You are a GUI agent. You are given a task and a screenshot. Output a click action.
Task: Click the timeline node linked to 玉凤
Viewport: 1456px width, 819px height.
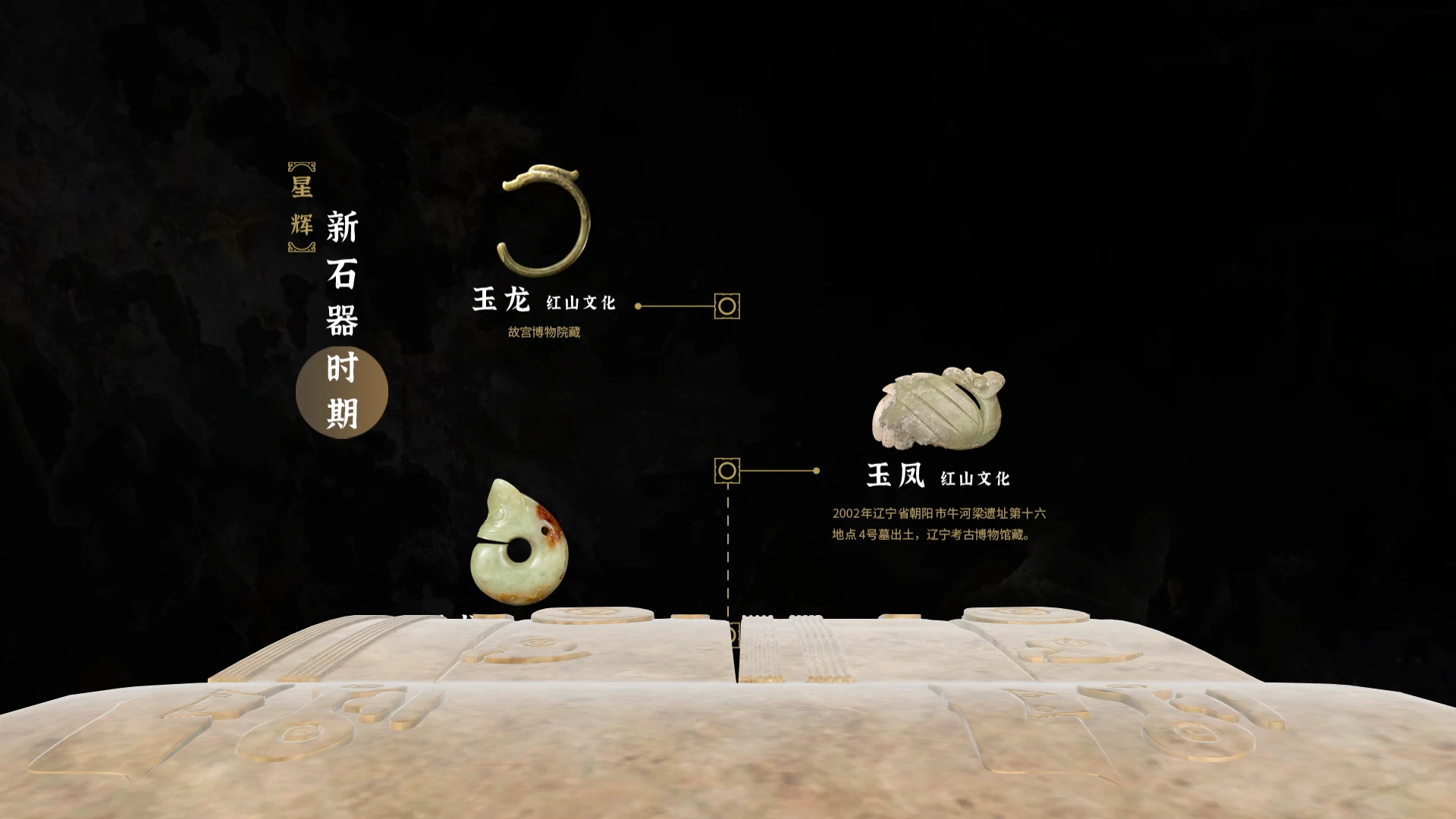click(726, 471)
